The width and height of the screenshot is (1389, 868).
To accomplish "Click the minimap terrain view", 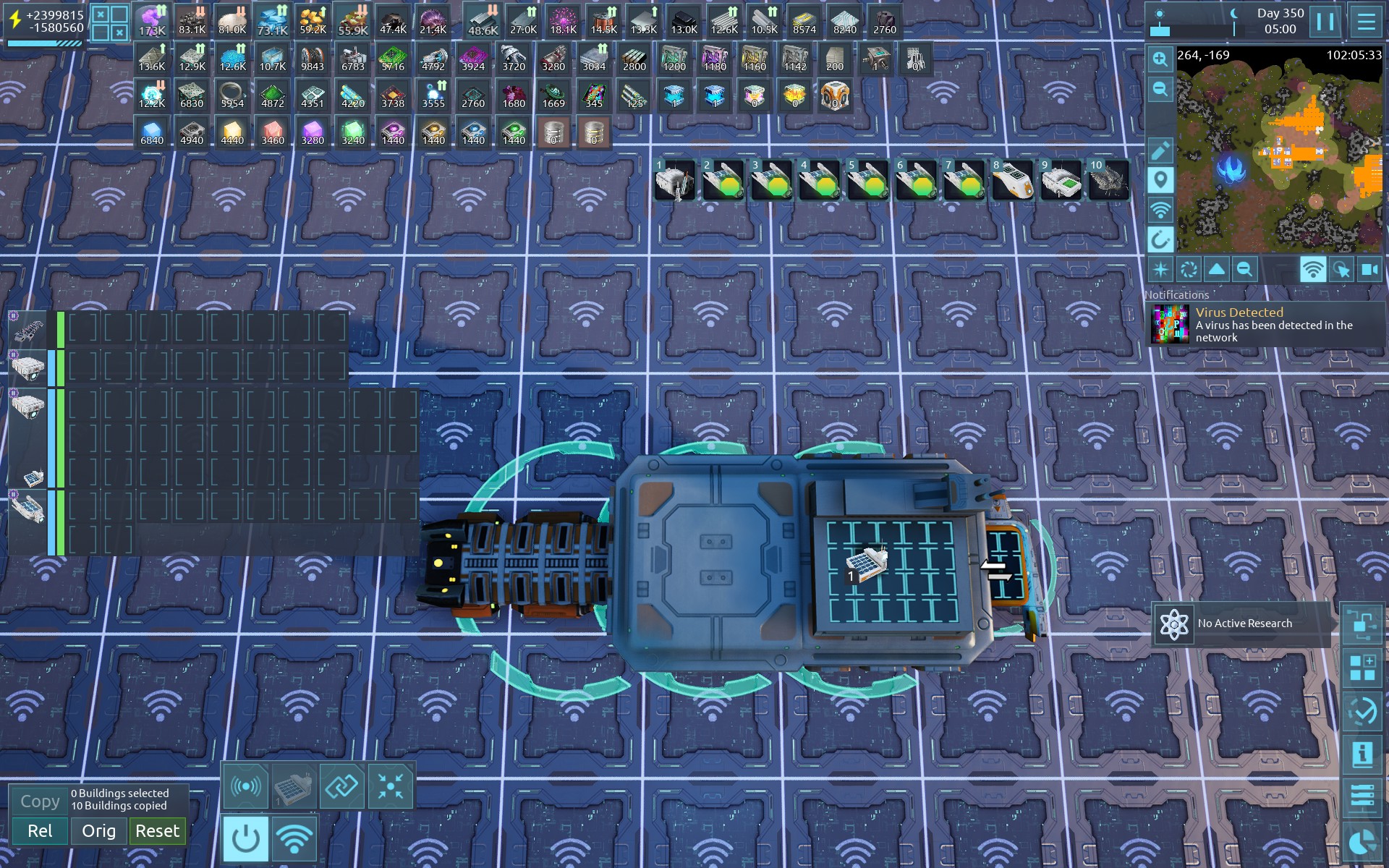I will click(x=1279, y=150).
